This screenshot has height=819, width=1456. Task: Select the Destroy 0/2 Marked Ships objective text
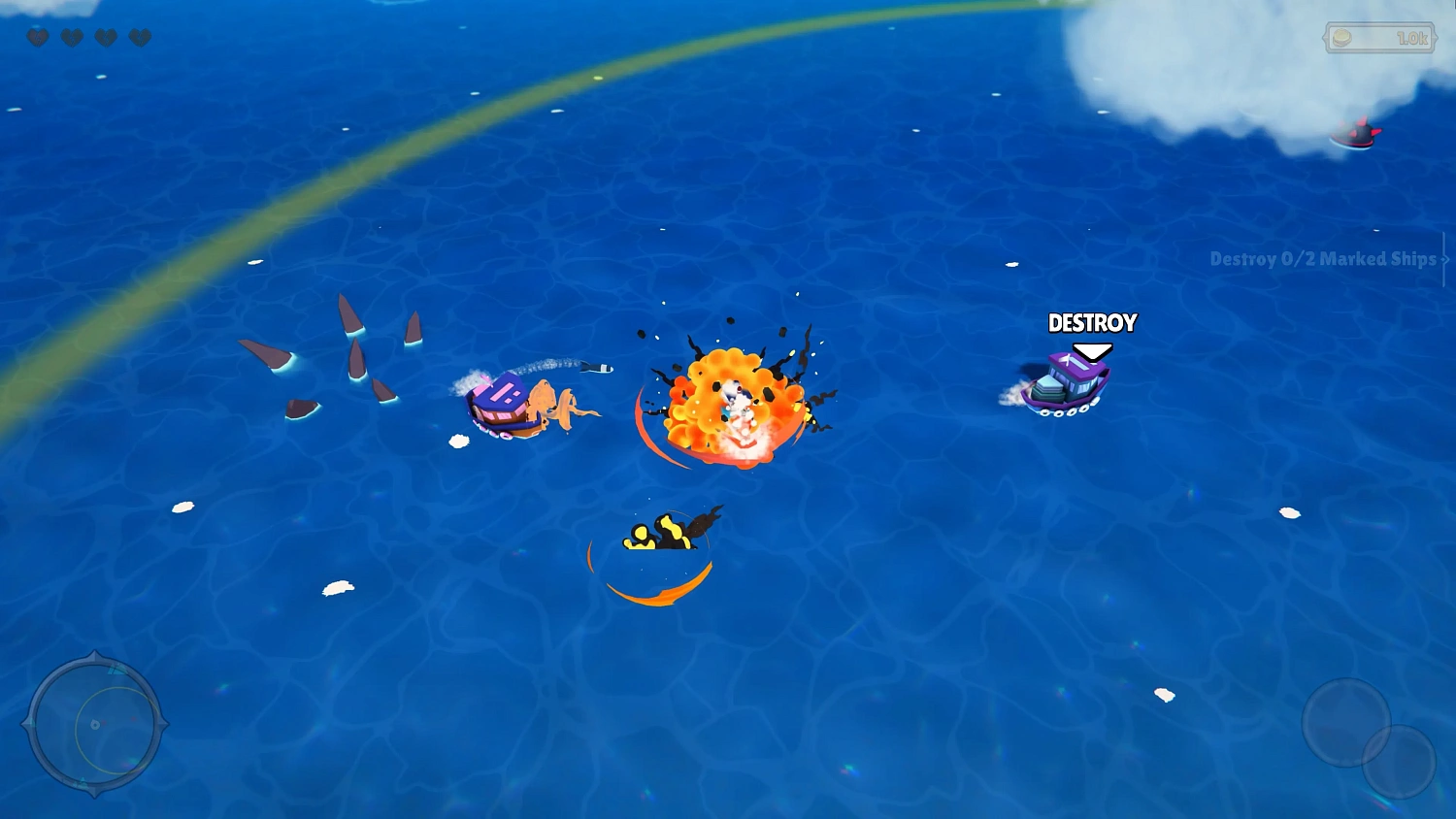tap(1322, 260)
